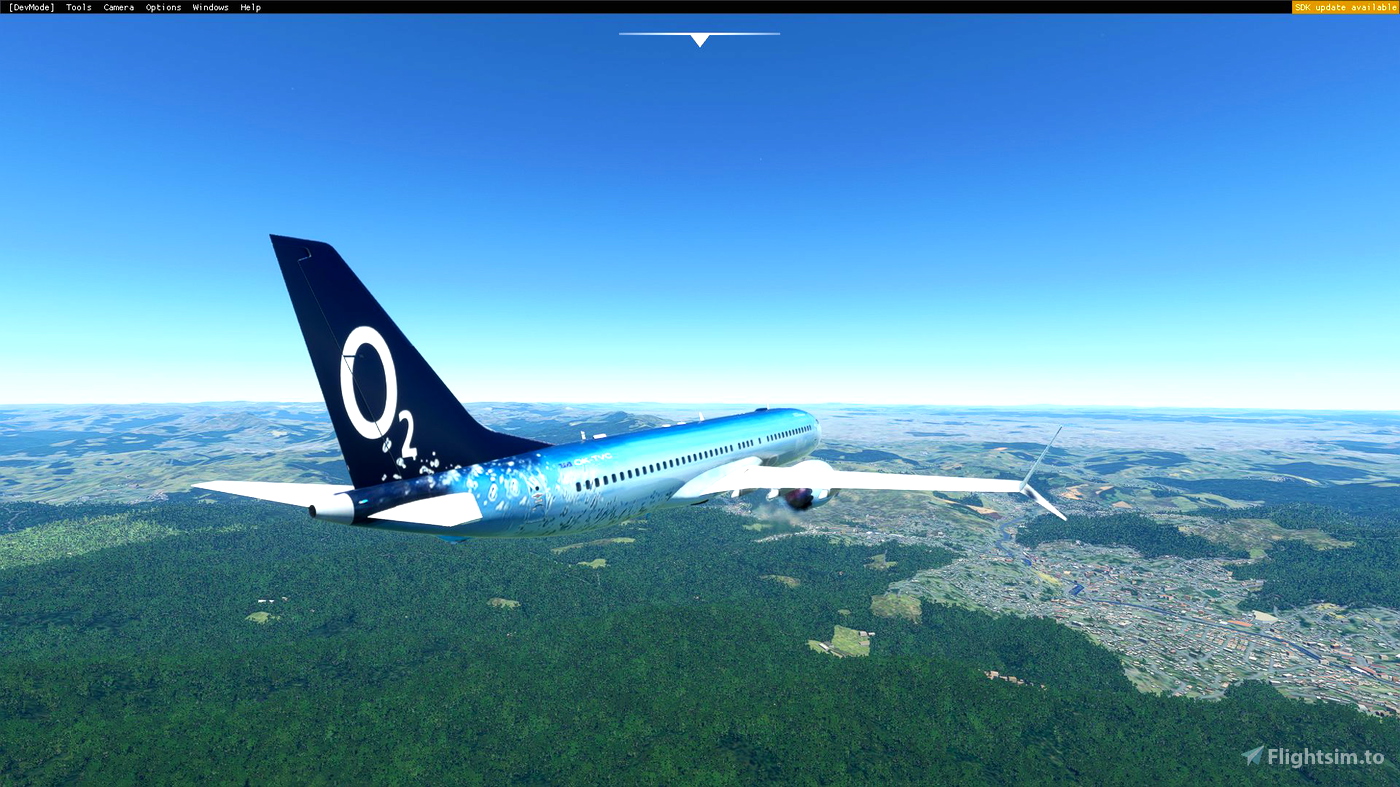
Task: Click the SDK update available notification
Action: point(1344,5)
